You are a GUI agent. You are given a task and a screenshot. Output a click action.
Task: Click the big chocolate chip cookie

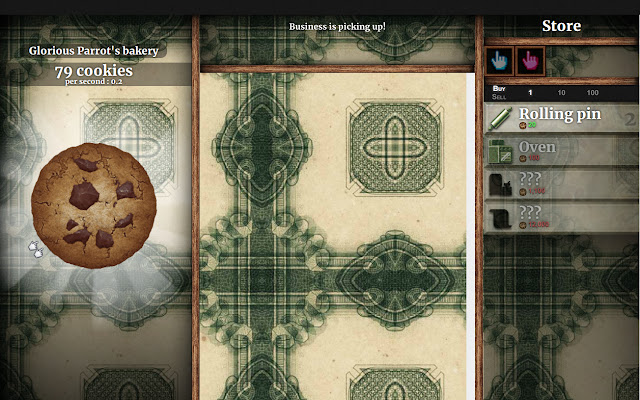point(93,205)
